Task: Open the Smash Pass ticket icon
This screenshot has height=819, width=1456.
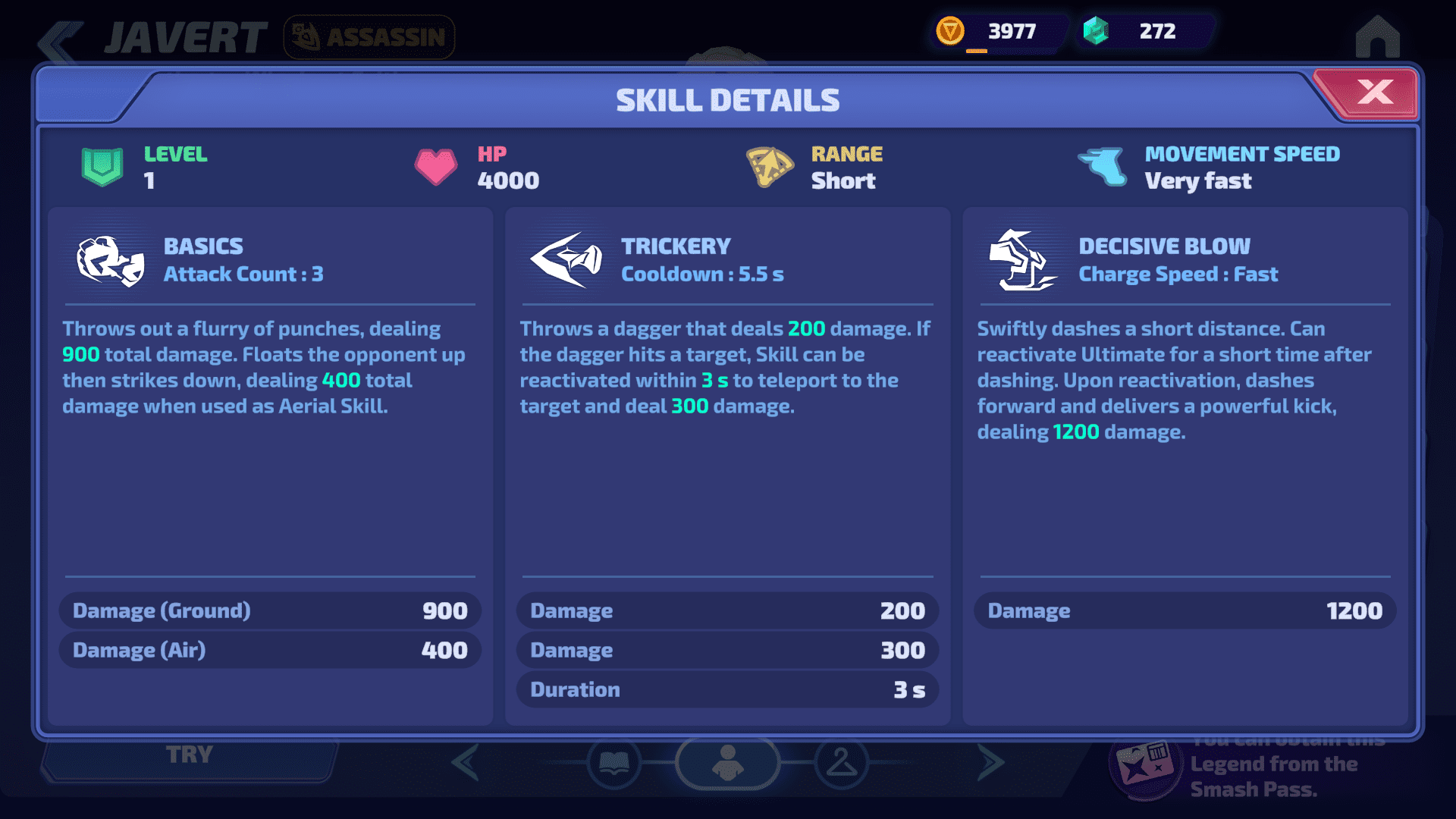Action: 1144,767
